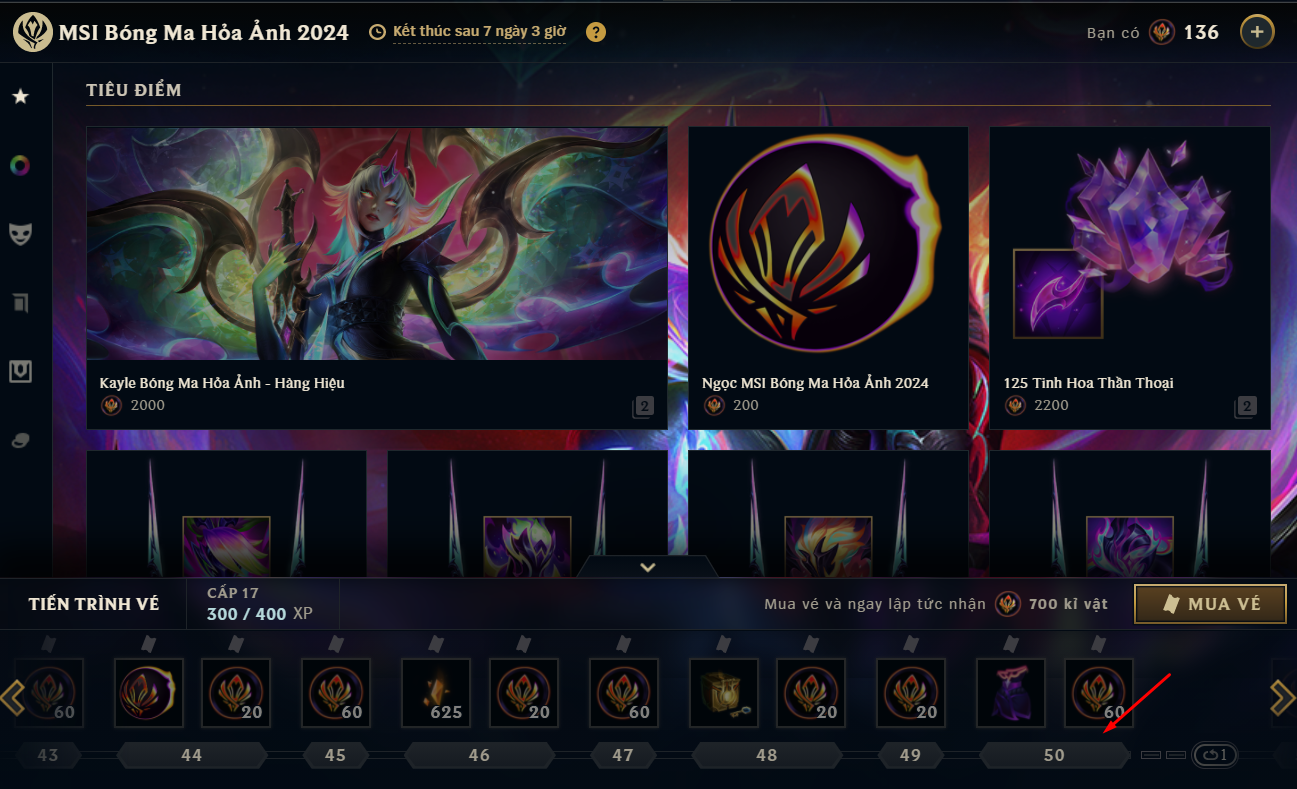Screen dimensions: 1297x789
Task: Open the yellow question mark help icon
Action: pyautogui.click(x=595, y=31)
